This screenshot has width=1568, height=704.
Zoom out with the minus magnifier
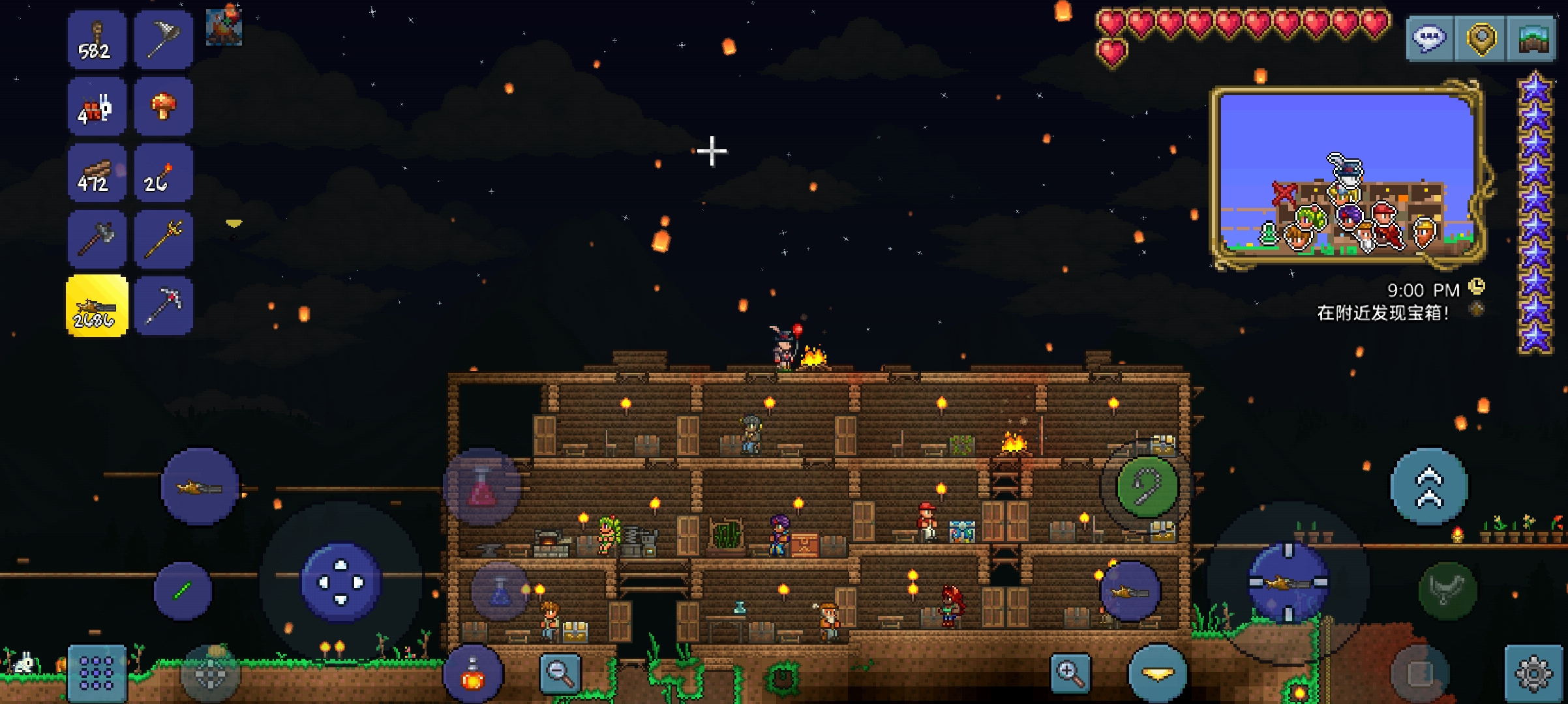[x=560, y=673]
